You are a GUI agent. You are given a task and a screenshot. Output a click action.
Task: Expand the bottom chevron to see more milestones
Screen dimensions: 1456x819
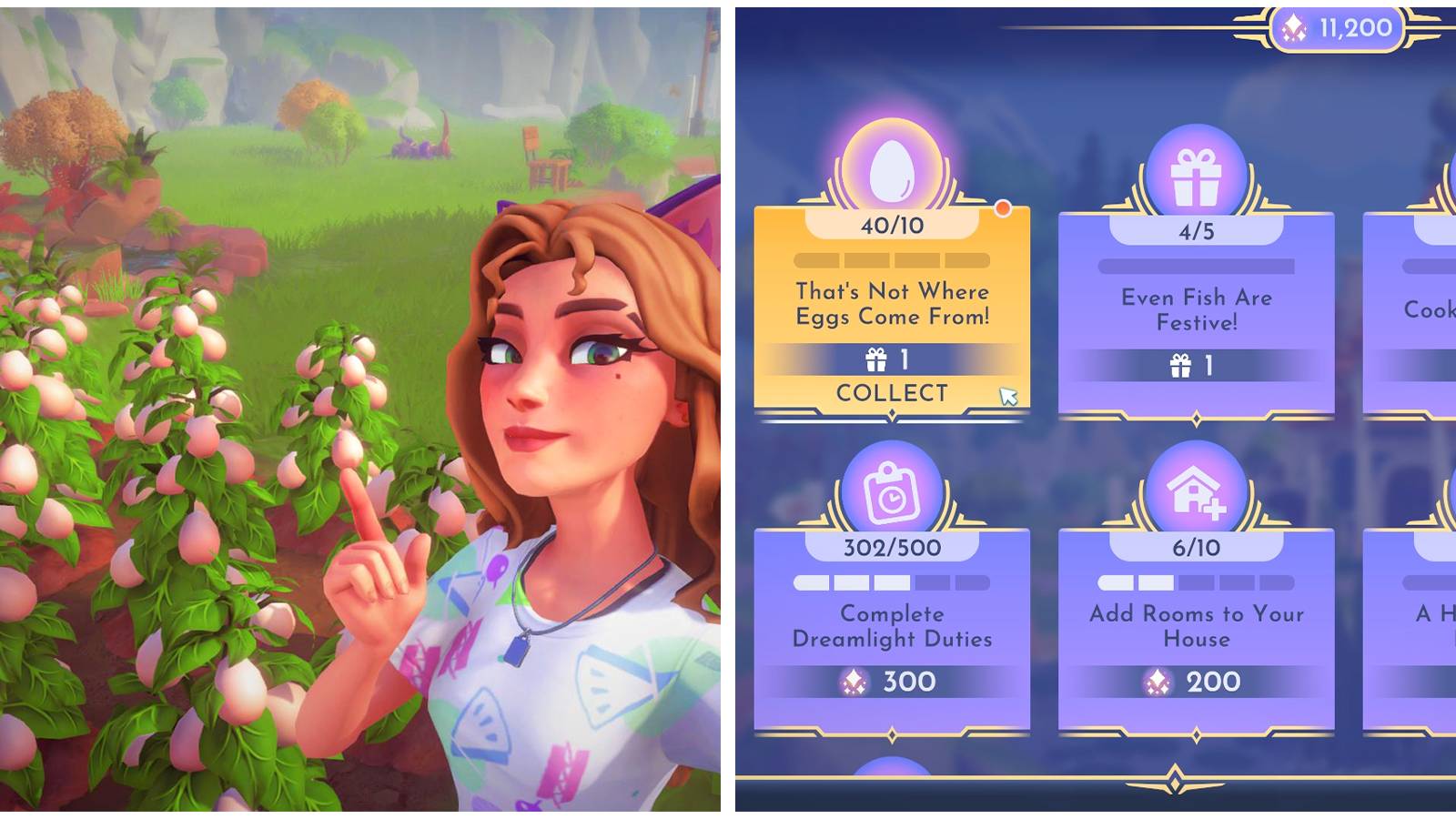tap(1174, 780)
